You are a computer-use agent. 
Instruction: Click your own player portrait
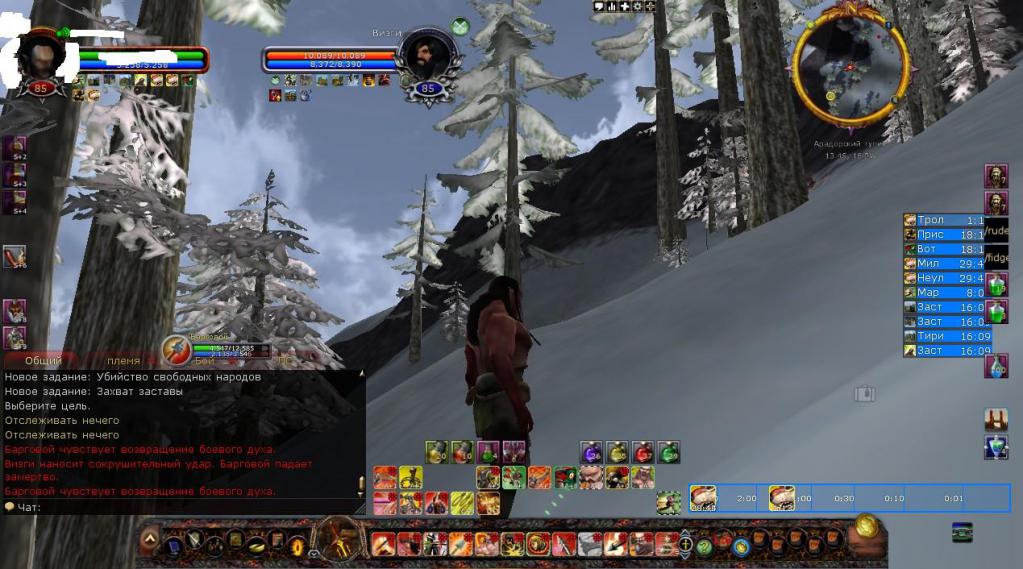[x=41, y=56]
